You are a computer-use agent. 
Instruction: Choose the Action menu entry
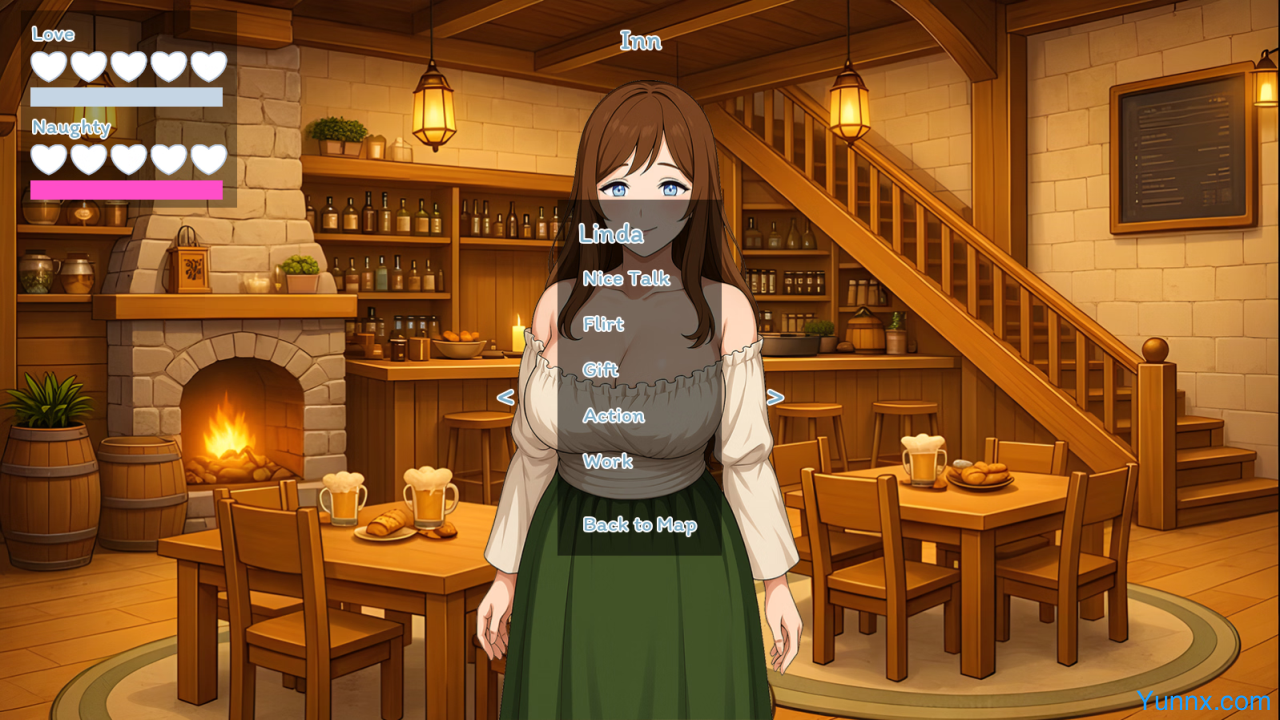pos(613,416)
